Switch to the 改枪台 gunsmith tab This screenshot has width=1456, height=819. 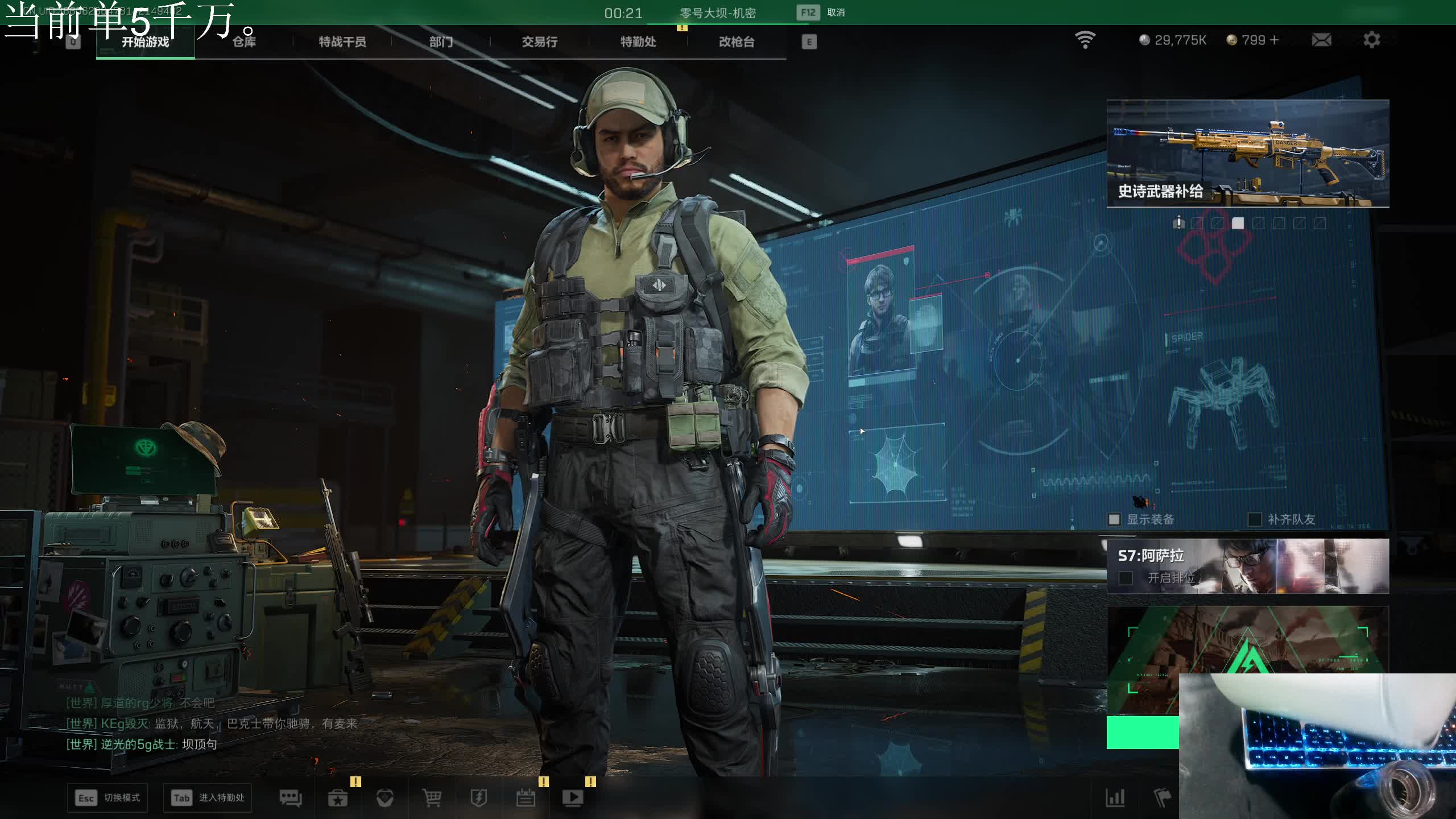[737, 42]
